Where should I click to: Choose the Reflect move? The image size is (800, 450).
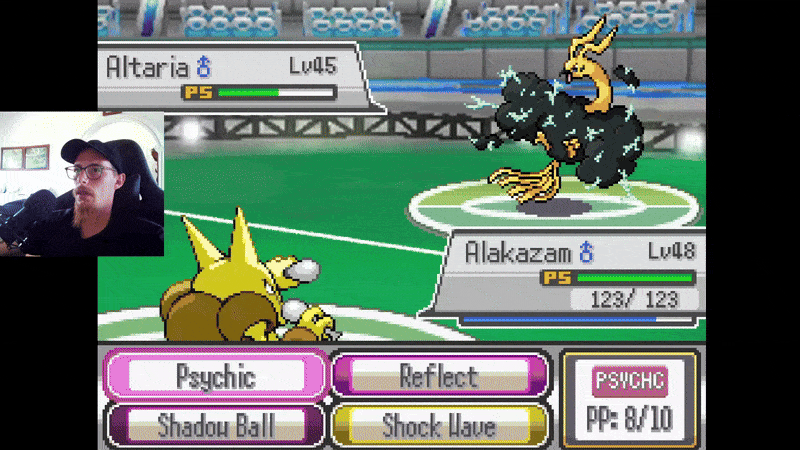(439, 377)
